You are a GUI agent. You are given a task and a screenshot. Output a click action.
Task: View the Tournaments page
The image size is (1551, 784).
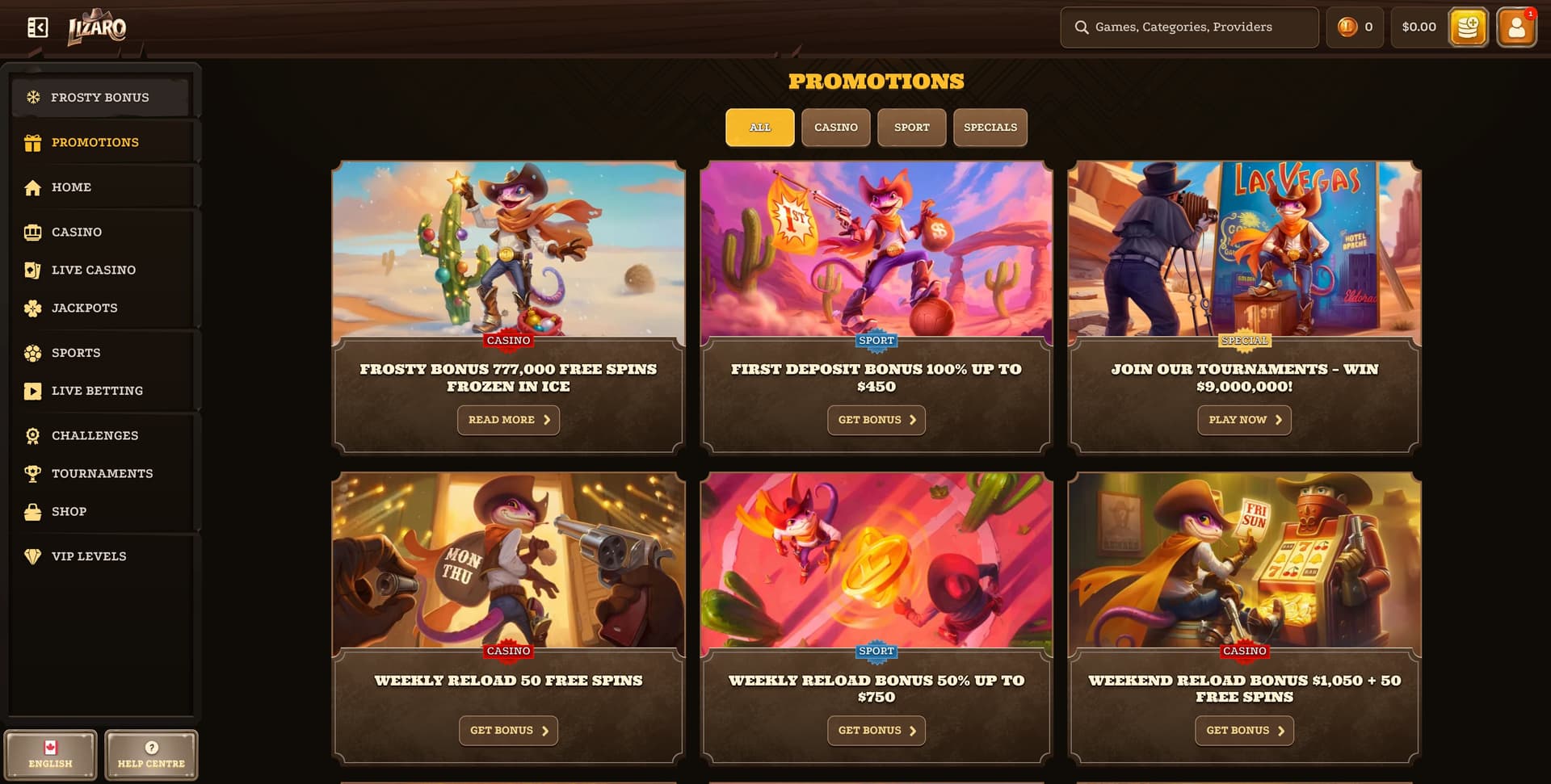(102, 473)
